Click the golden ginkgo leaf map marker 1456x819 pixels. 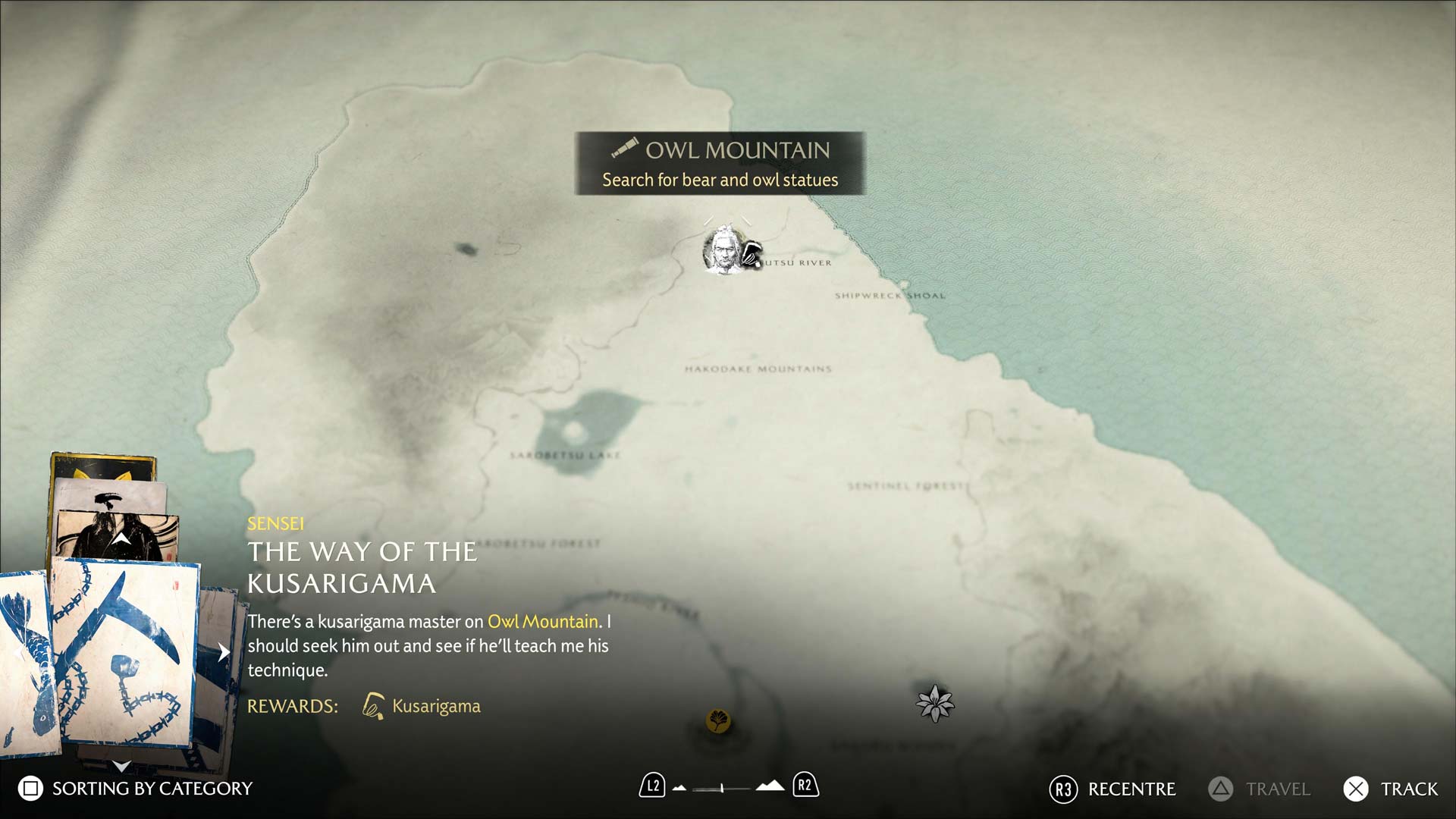(x=718, y=720)
